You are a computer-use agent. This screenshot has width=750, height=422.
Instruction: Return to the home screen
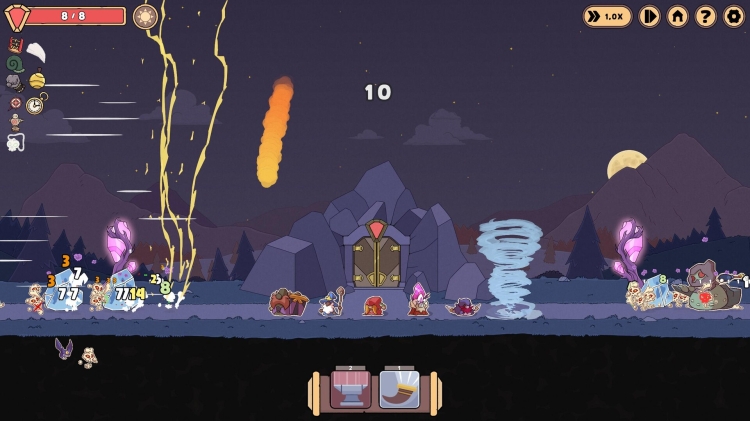pyautogui.click(x=678, y=16)
